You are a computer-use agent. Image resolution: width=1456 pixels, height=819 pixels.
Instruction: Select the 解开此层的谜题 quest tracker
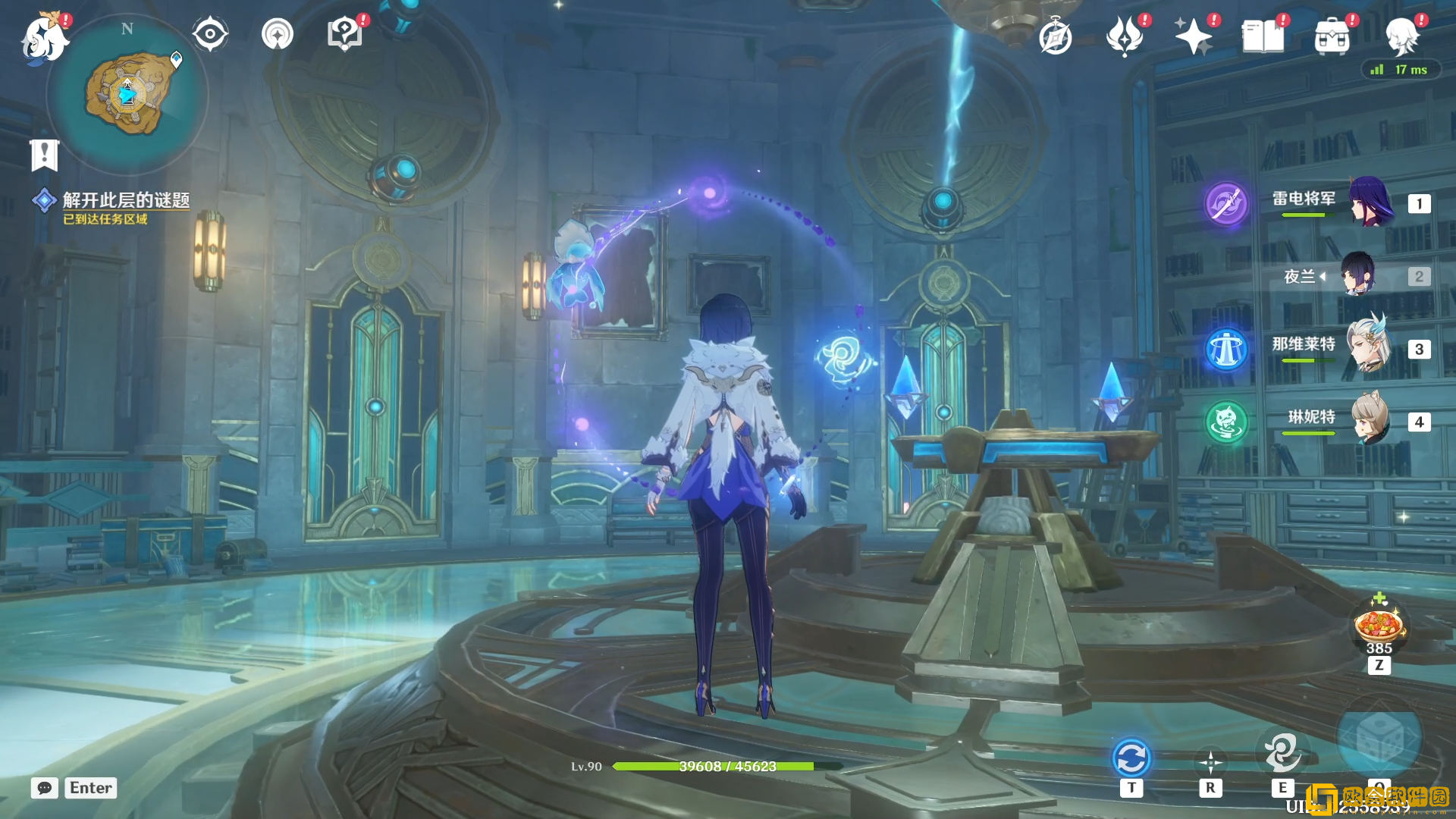(x=125, y=200)
